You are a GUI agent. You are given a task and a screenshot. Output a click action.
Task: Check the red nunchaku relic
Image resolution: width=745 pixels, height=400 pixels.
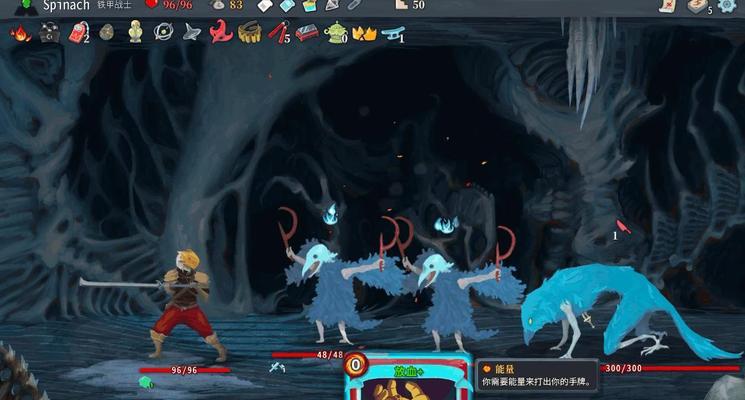click(x=279, y=33)
